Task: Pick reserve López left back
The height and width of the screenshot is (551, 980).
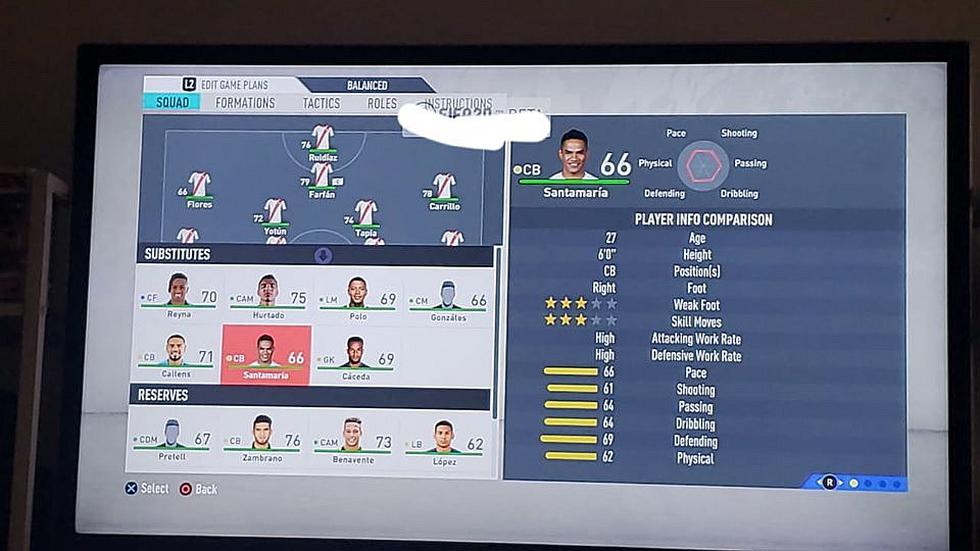Action: coord(444,439)
